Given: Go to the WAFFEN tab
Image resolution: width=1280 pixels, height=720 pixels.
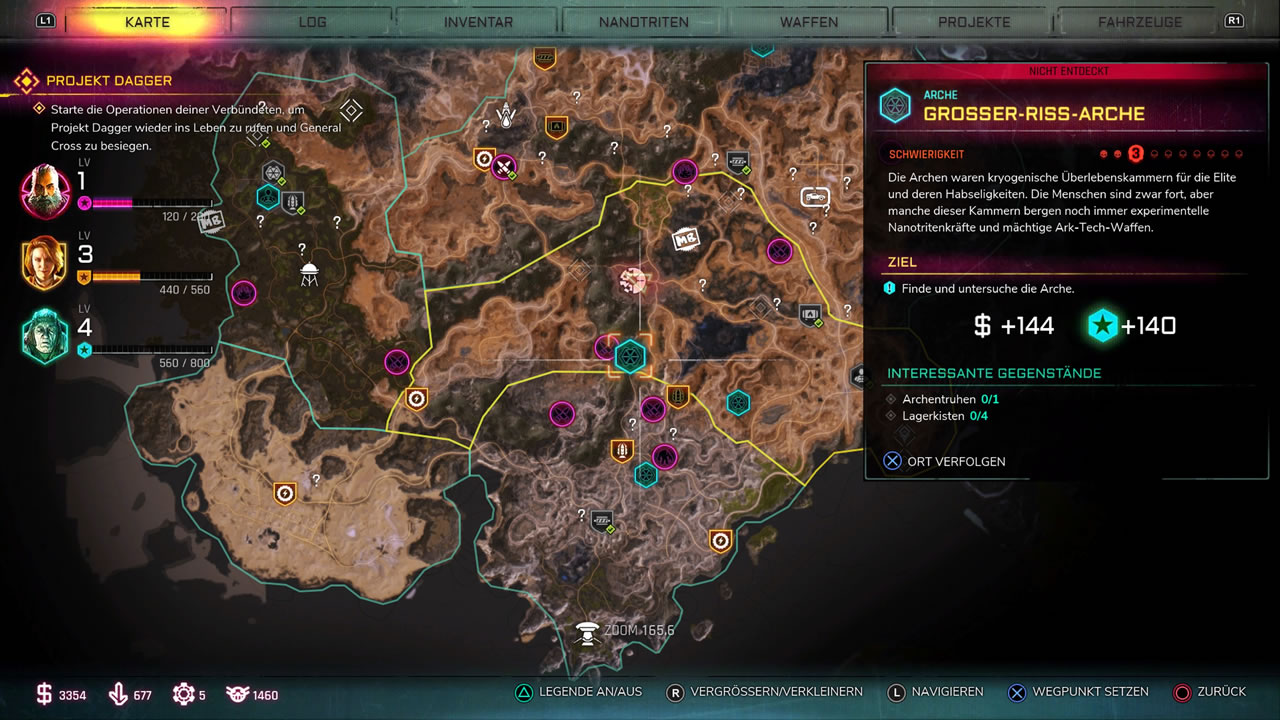Looking at the screenshot, I should click(809, 21).
